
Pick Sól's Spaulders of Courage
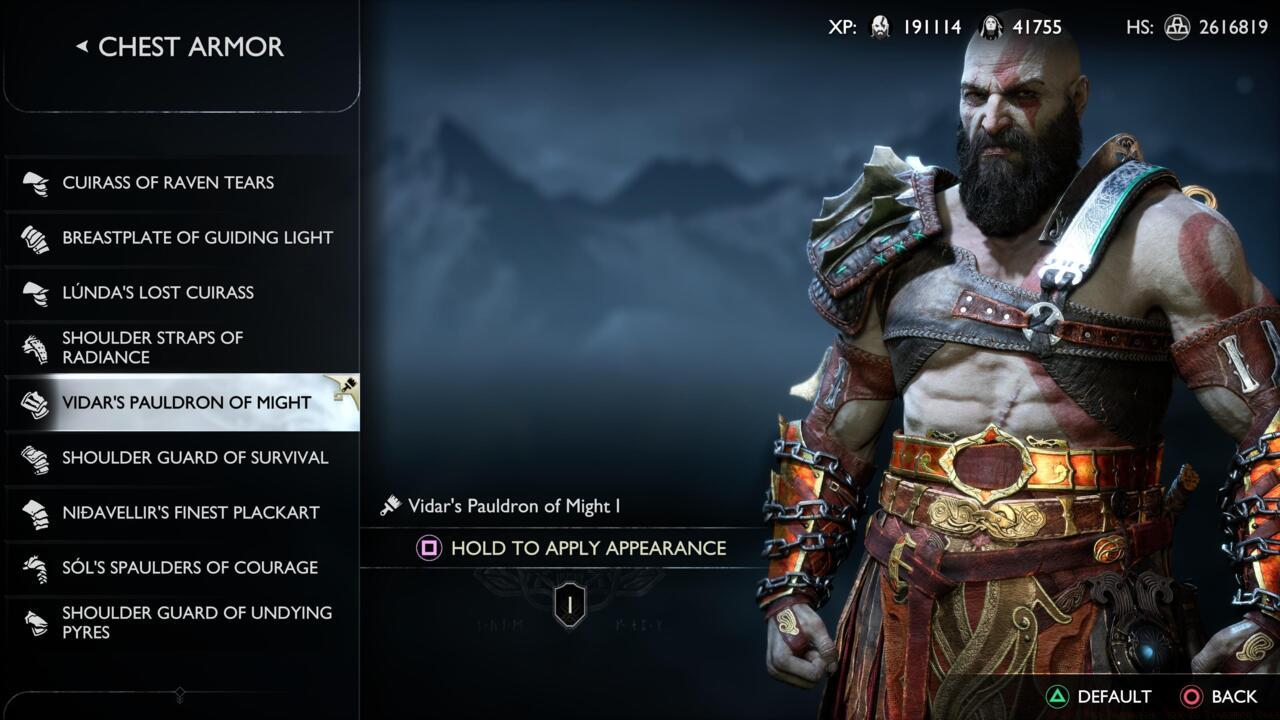(x=190, y=568)
